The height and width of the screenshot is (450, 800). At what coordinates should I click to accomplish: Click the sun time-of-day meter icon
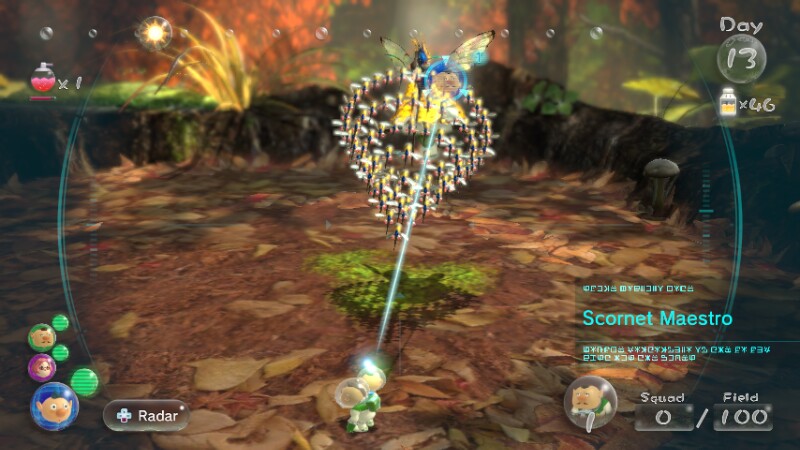(x=155, y=33)
